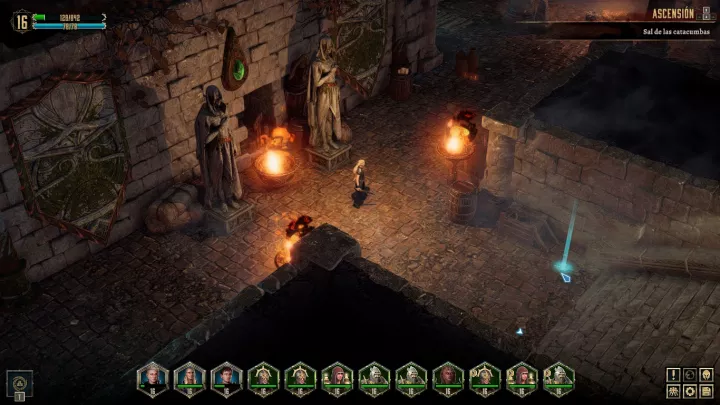The image size is (720, 405).
Task: Click the square icon in bottom-left corner
Action: pyautogui.click(x=20, y=381)
